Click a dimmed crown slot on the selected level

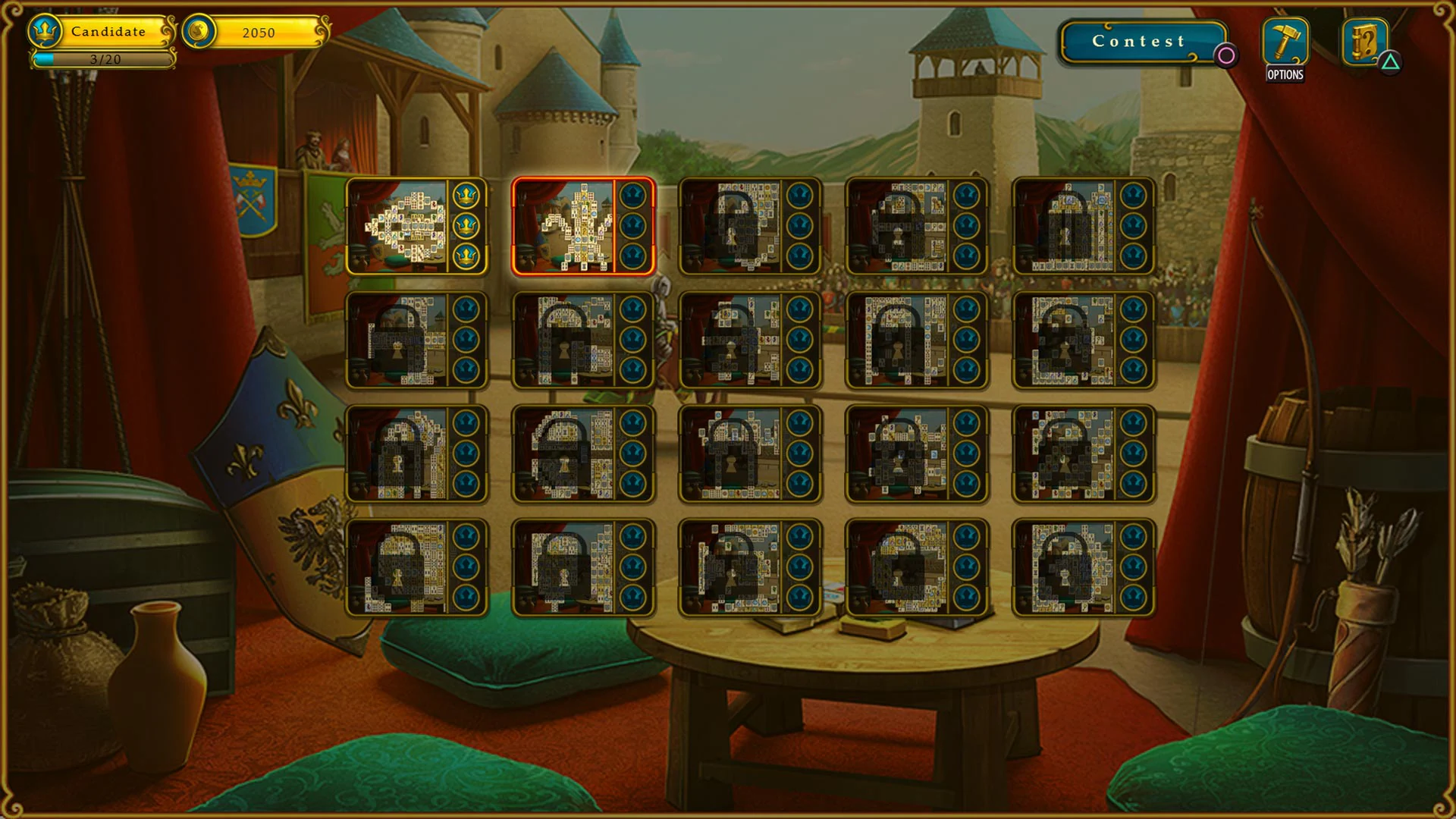point(634,225)
